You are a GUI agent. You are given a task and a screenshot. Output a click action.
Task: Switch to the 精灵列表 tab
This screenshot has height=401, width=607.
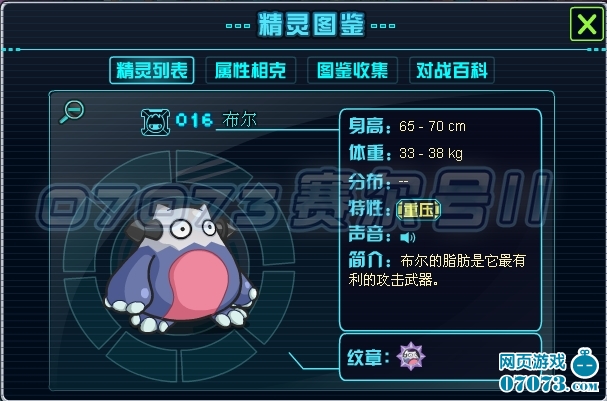(x=152, y=70)
